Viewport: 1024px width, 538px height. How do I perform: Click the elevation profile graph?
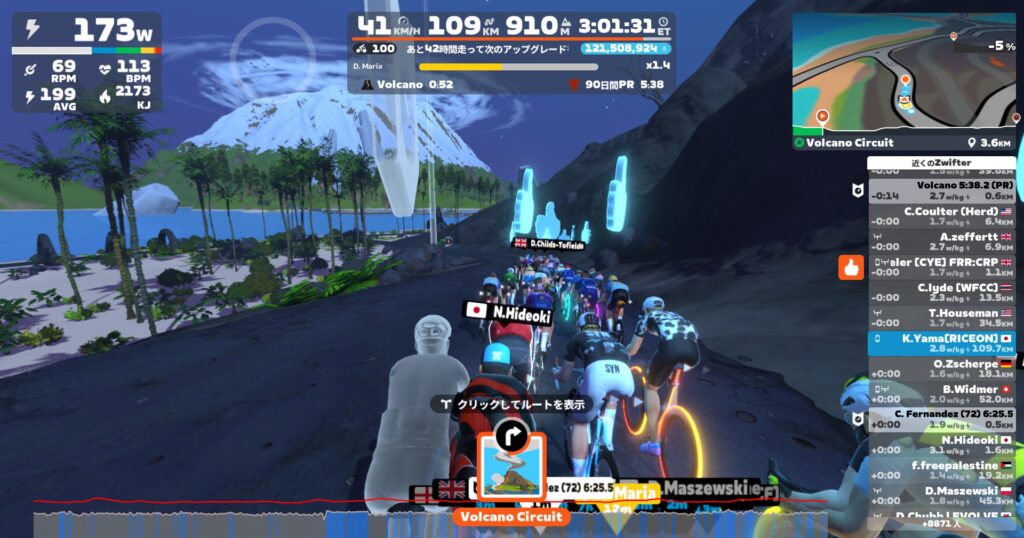coord(430,521)
